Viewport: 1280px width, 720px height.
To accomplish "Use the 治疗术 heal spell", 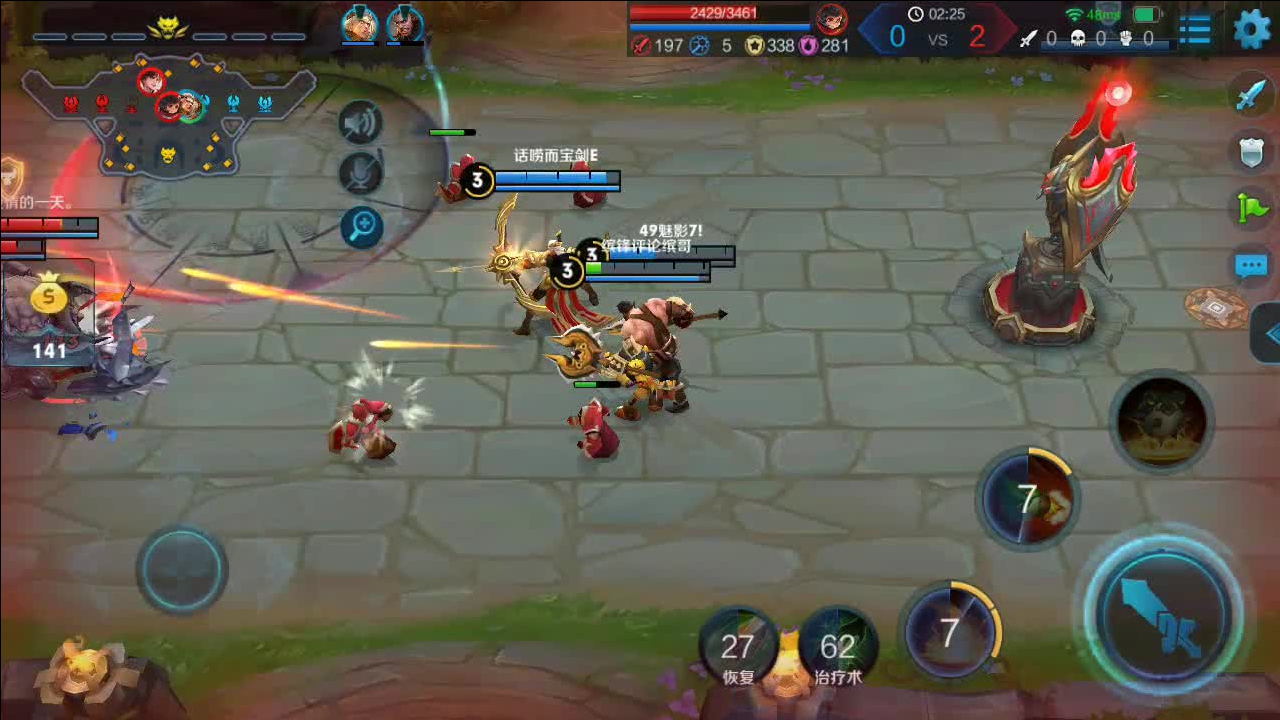I will (x=838, y=647).
